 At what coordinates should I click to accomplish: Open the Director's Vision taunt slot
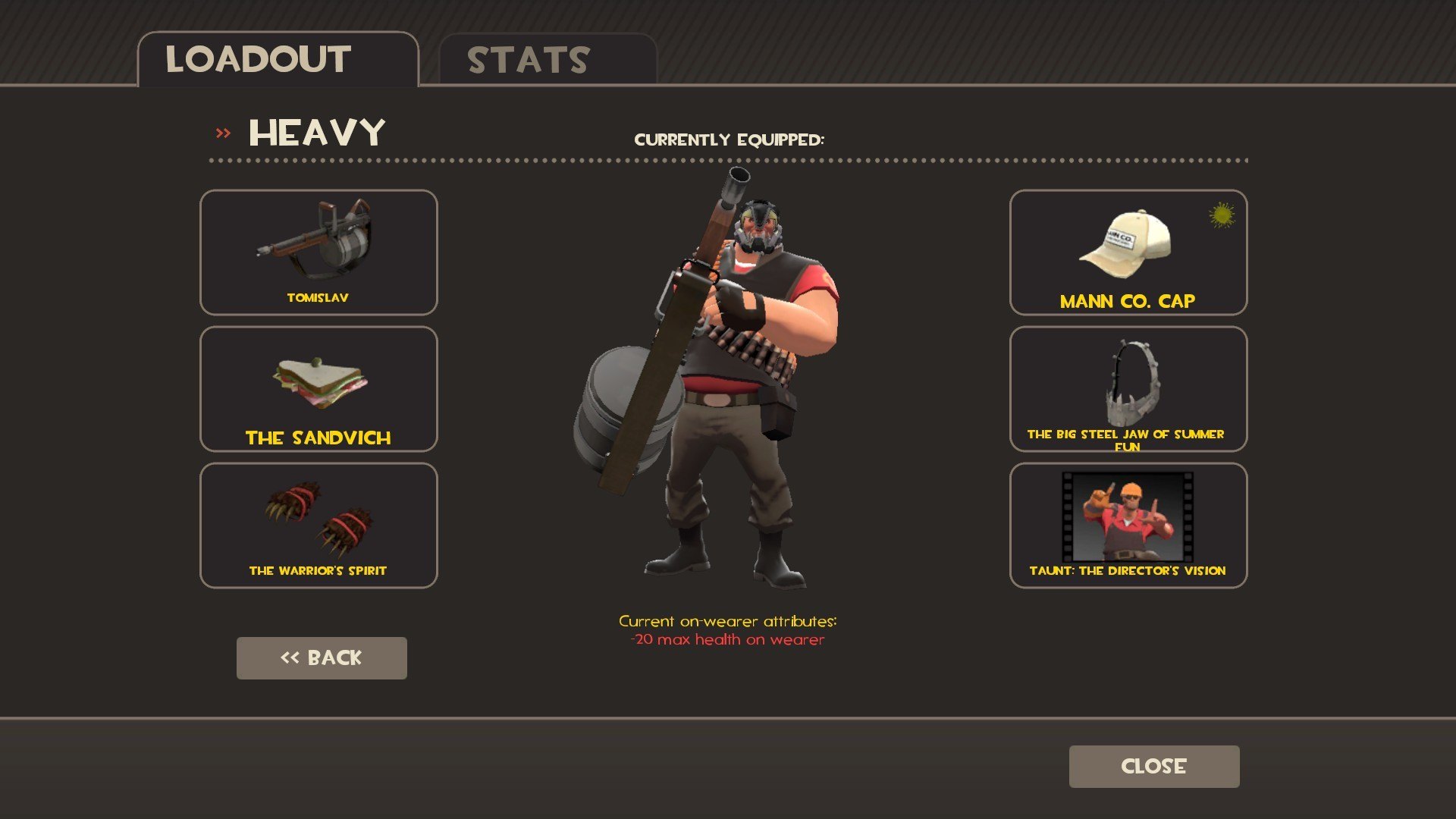1128,525
